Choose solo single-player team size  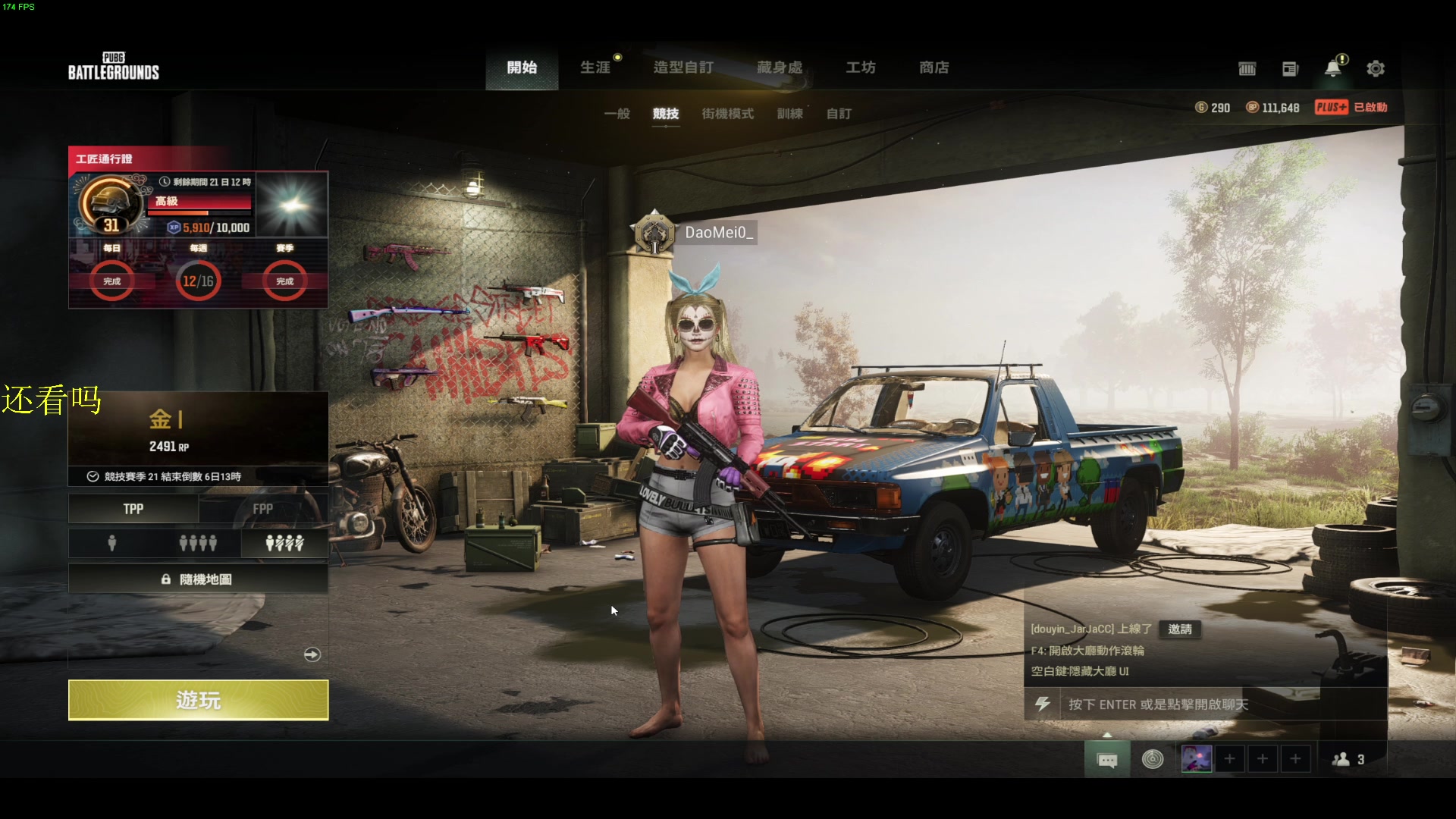pos(112,543)
